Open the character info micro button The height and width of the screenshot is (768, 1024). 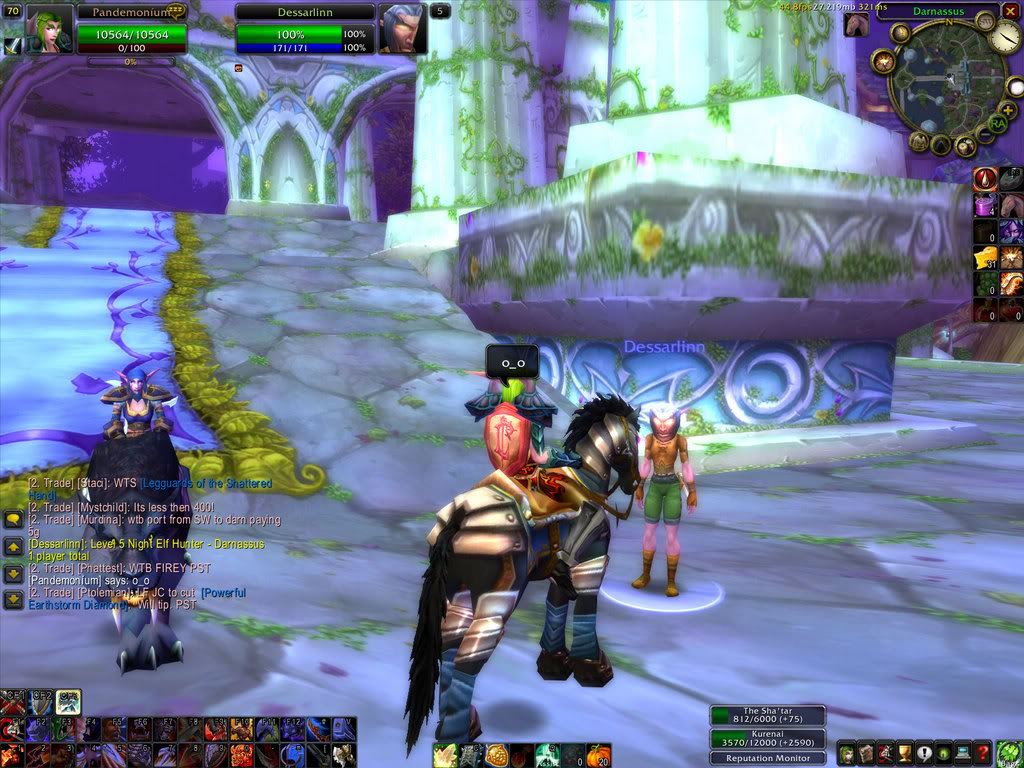click(846, 754)
